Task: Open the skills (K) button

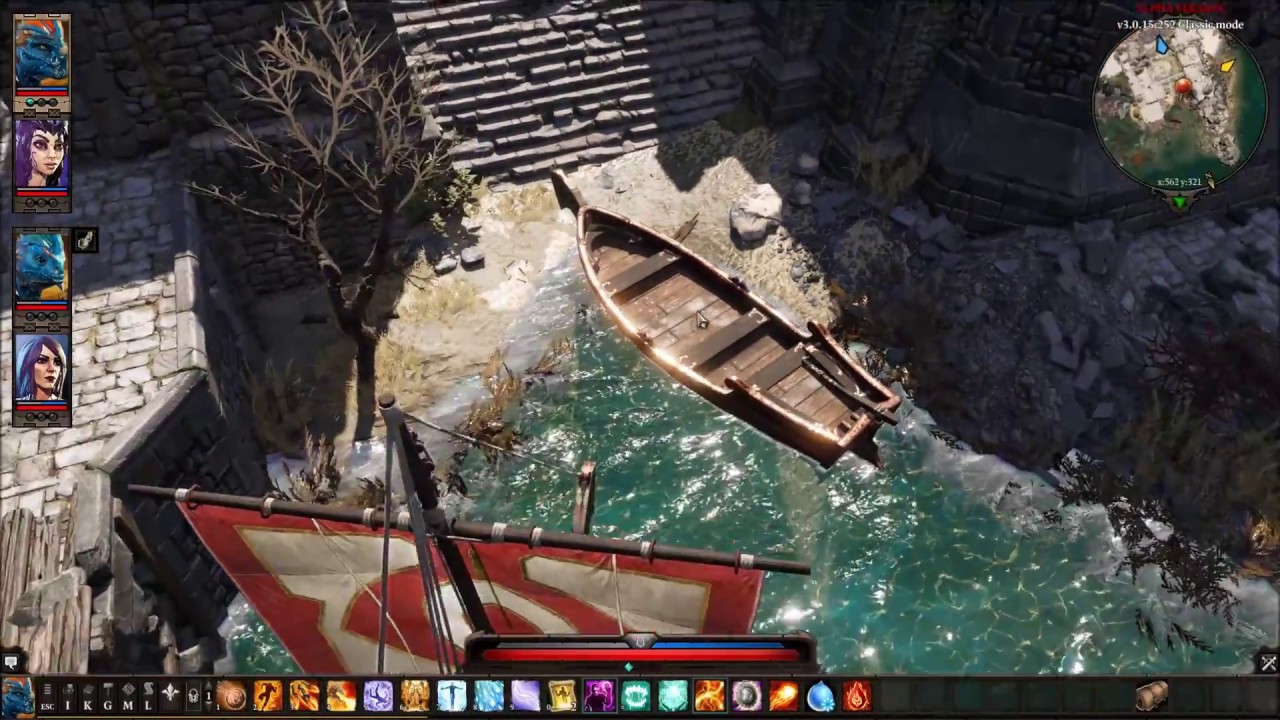Action: (87, 696)
